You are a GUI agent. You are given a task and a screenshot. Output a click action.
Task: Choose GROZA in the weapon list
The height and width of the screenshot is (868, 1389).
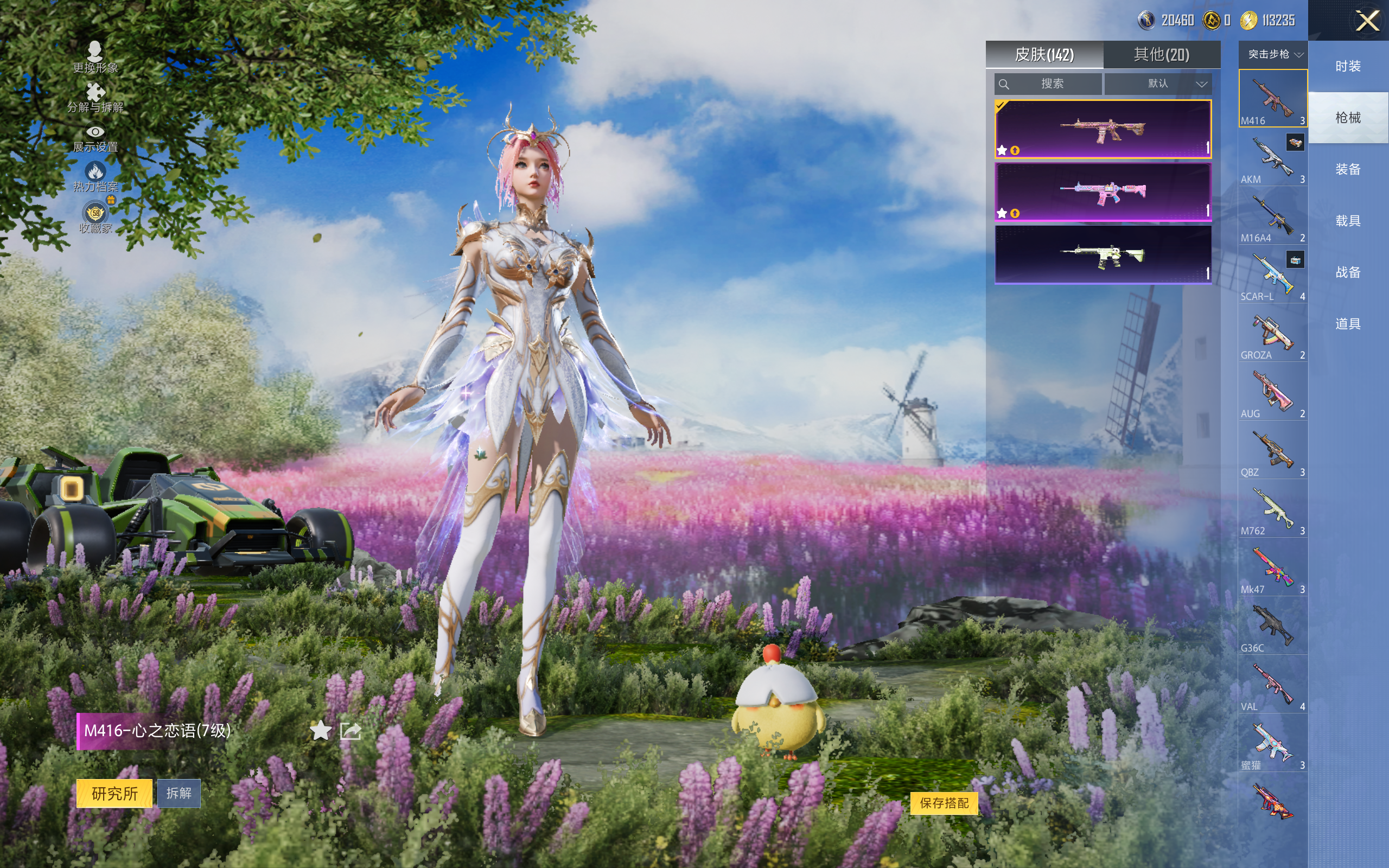[x=1272, y=334]
